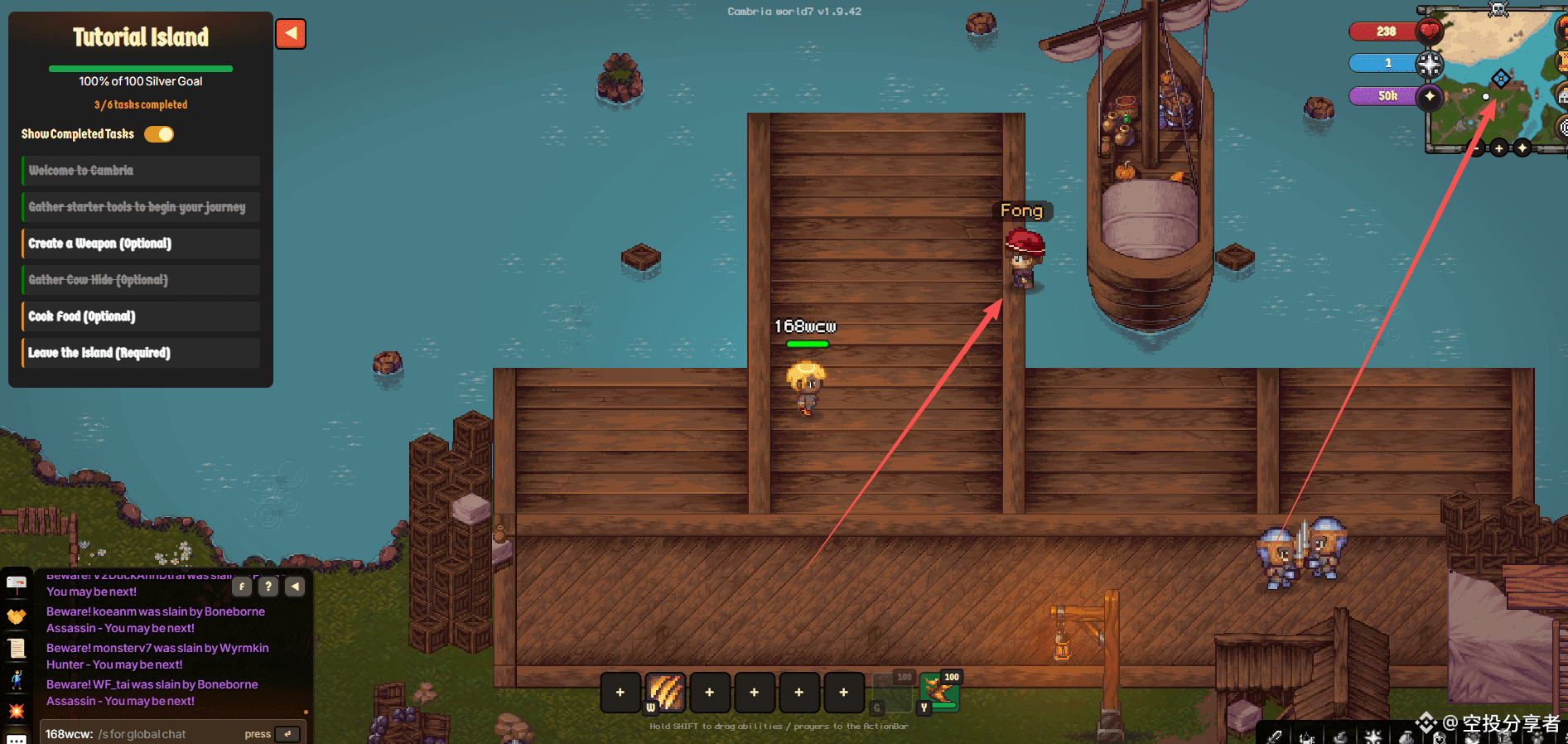Collapse the chat with the arrow button

(x=295, y=587)
